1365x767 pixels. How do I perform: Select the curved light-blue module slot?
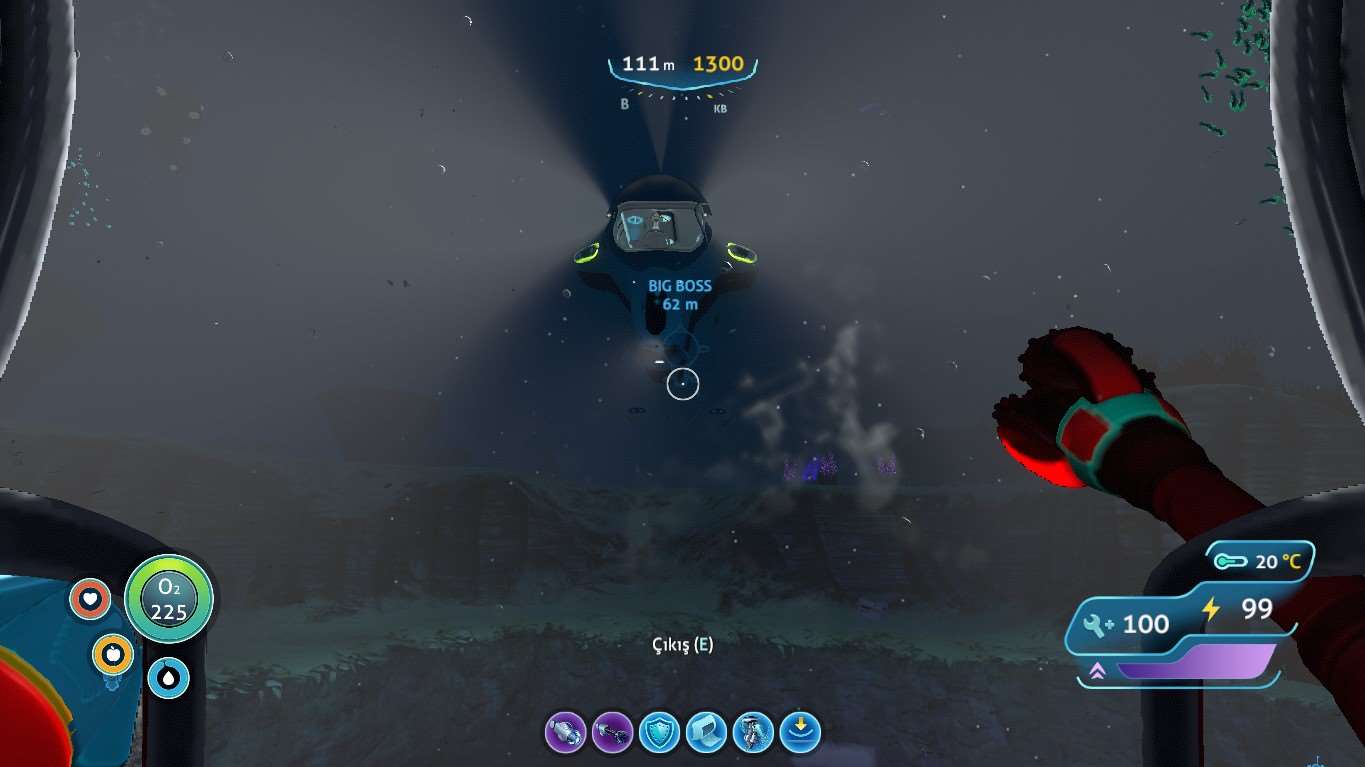706,733
